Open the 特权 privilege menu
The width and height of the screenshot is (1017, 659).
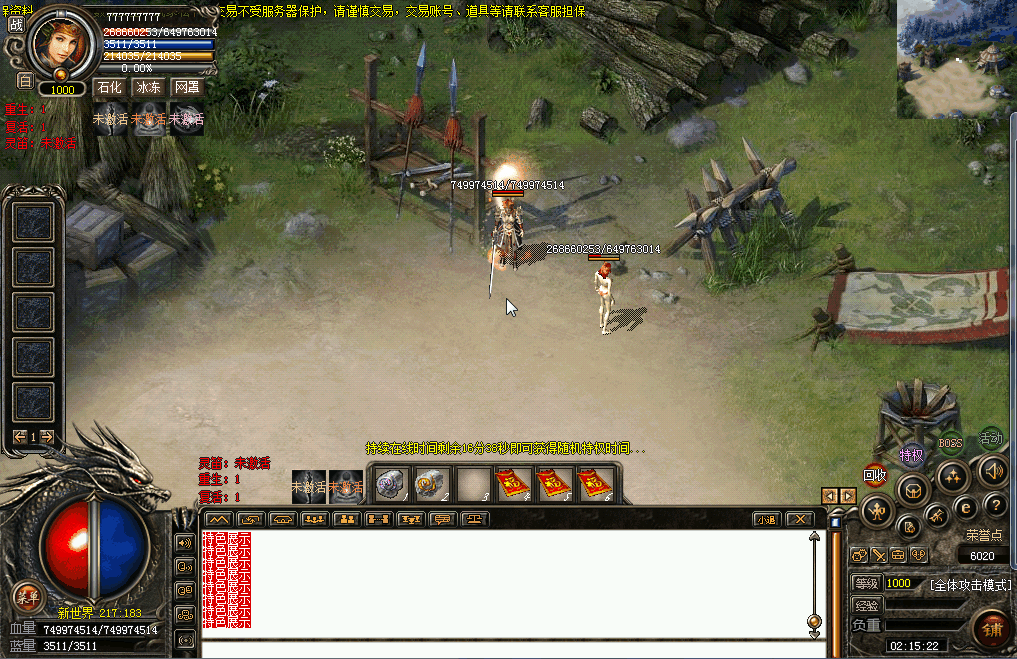tap(911, 456)
